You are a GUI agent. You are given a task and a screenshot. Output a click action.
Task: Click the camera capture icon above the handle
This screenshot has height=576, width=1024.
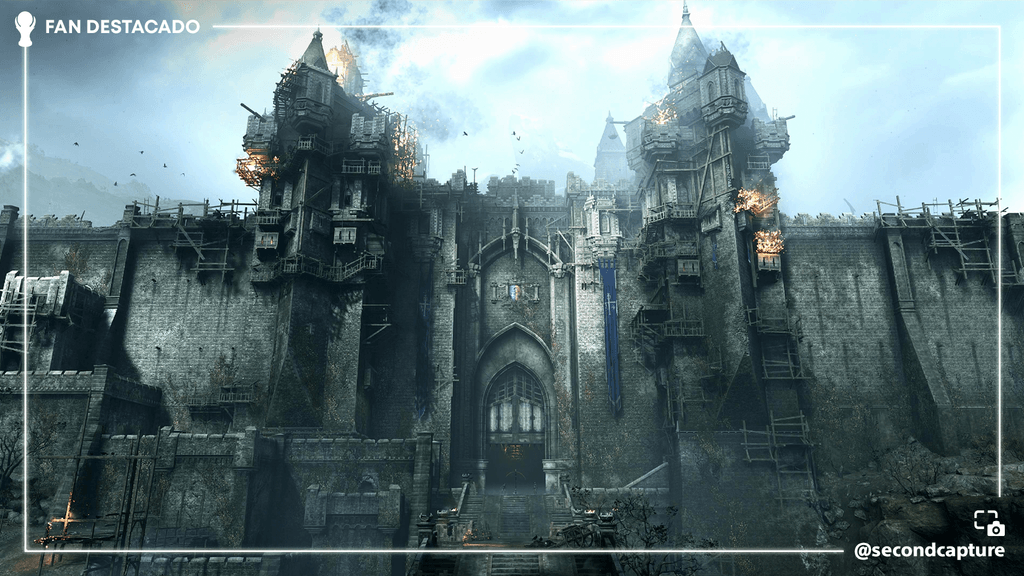[x=989, y=523]
